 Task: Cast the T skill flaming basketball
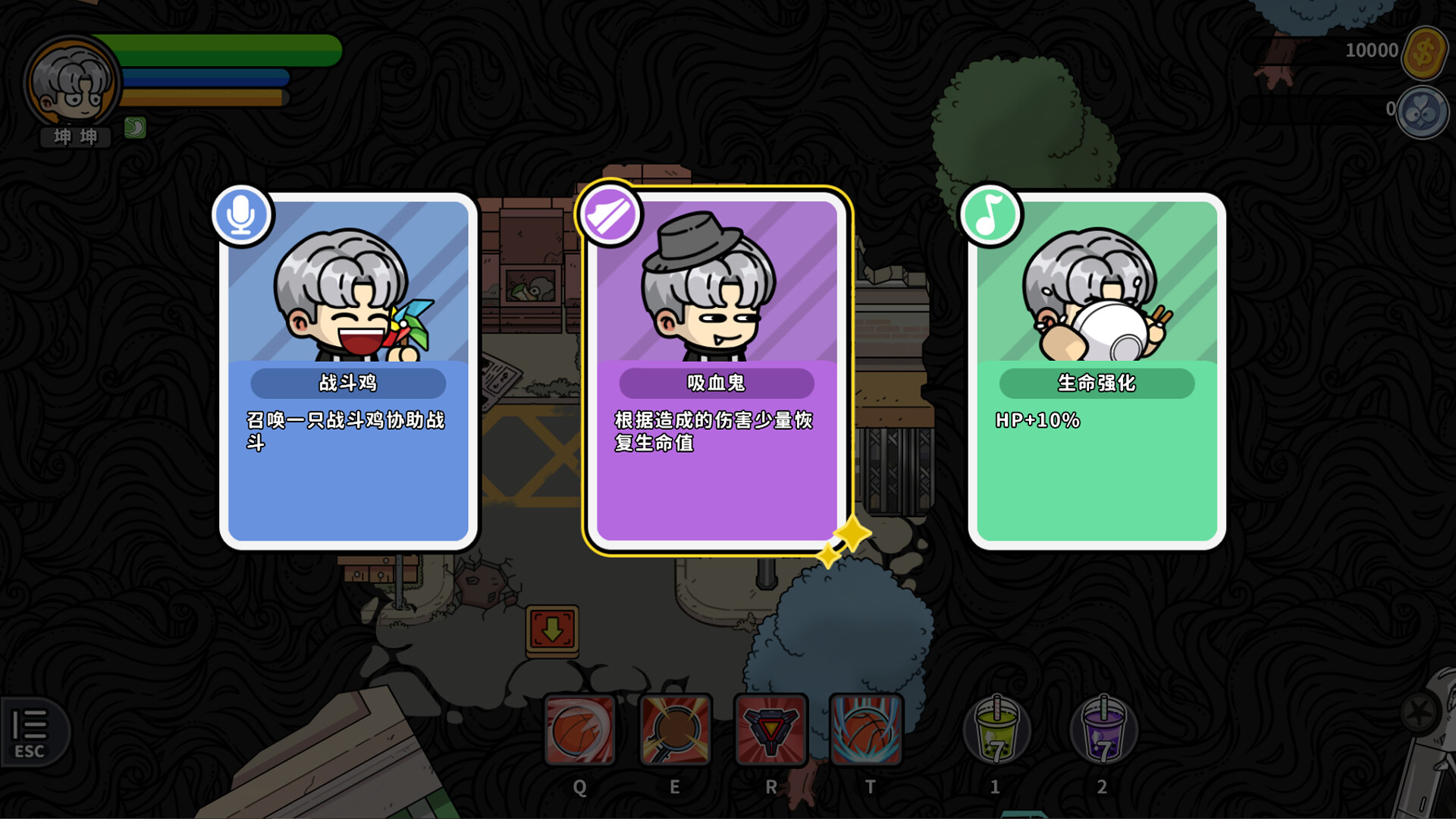pos(866,730)
